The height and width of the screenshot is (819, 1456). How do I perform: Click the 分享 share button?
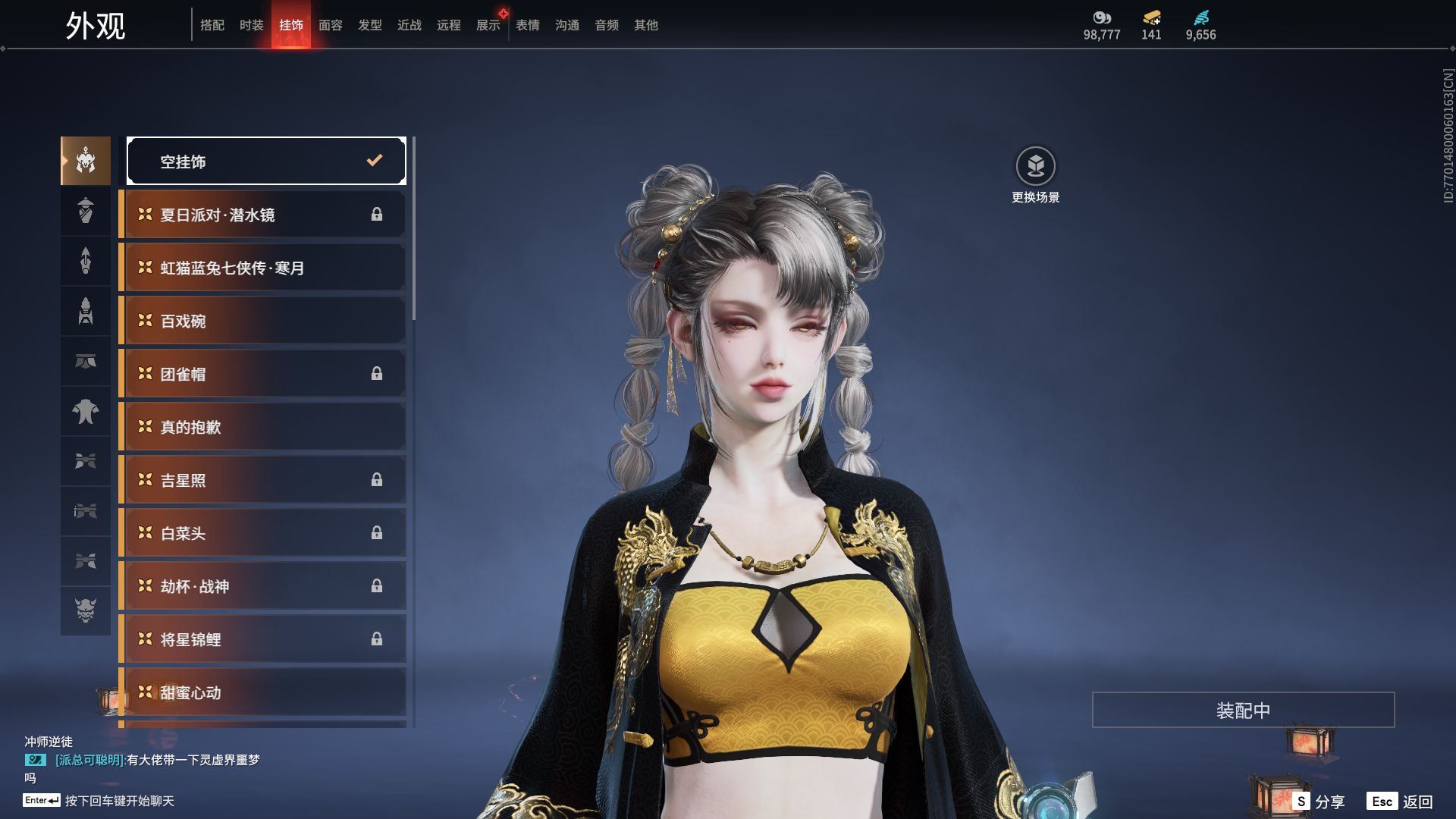[x=1319, y=801]
